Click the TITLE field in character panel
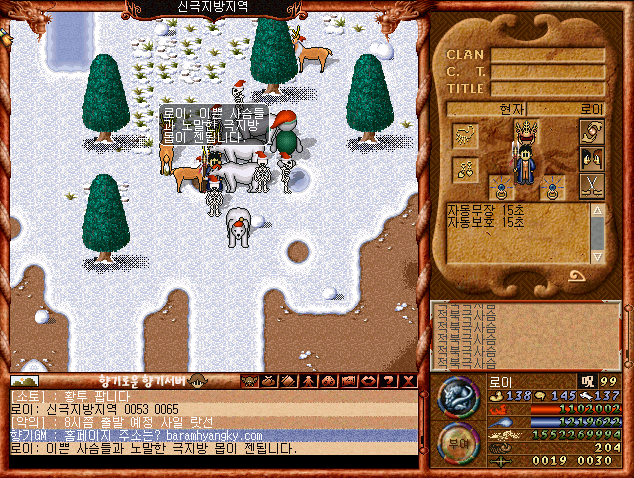The height and width of the screenshot is (478, 634). (x=547, y=89)
